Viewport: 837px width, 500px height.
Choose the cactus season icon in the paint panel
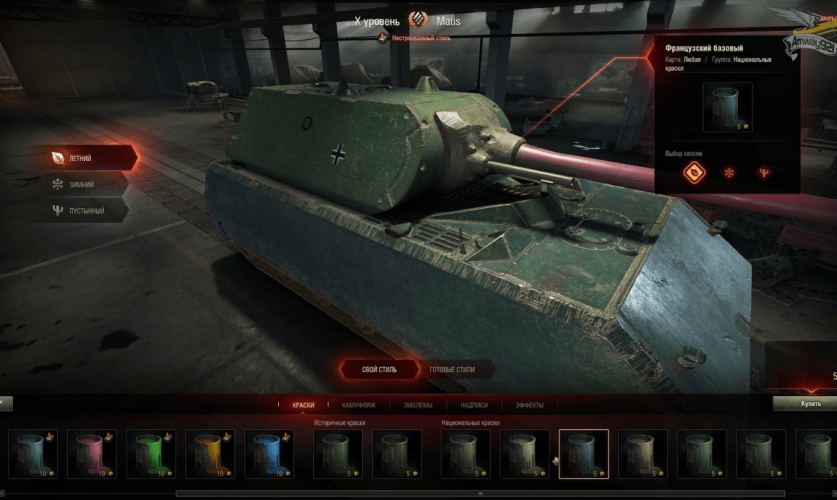tap(764, 172)
